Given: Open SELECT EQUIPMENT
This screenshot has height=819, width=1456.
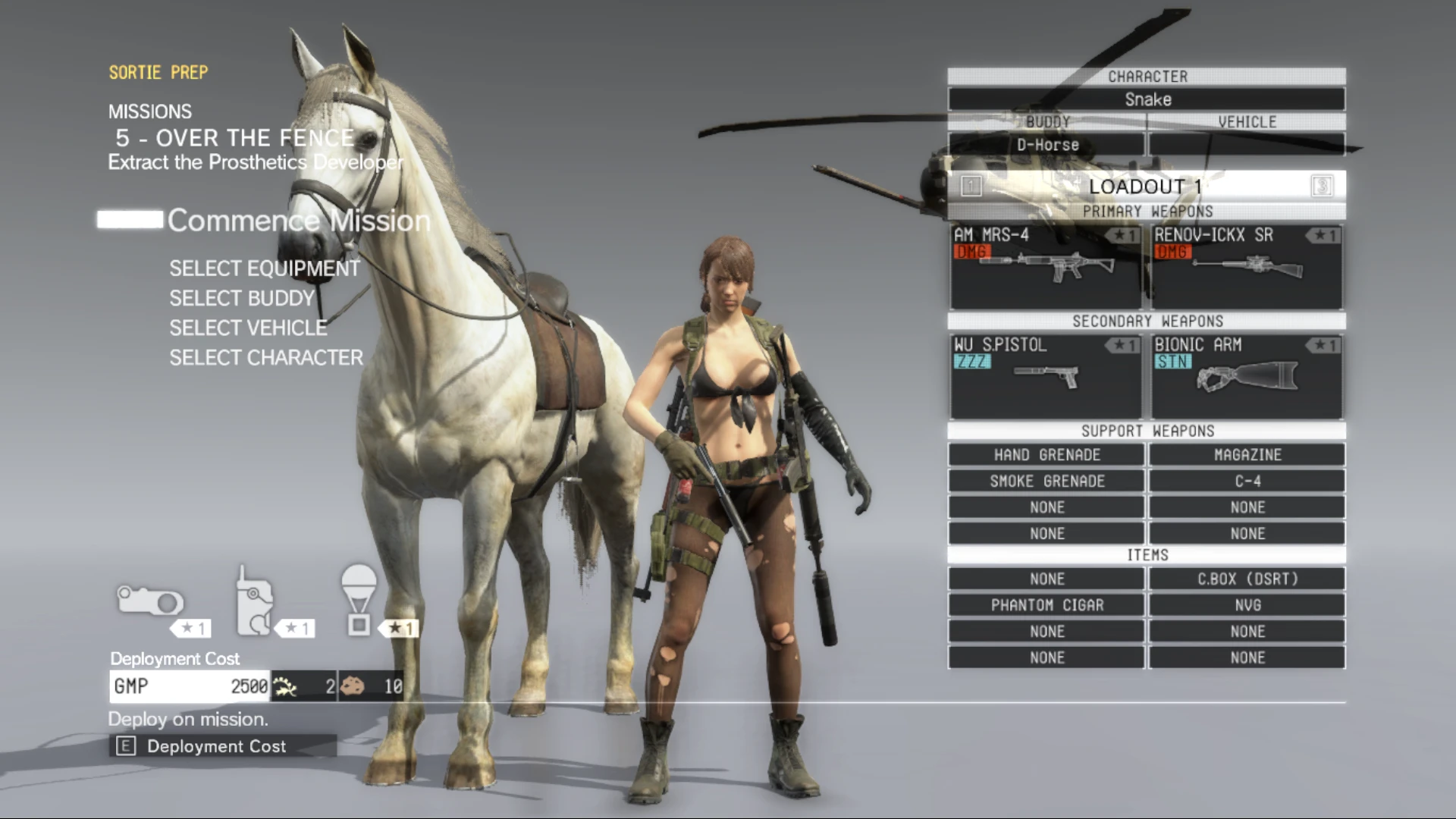Looking at the screenshot, I should 265,268.
